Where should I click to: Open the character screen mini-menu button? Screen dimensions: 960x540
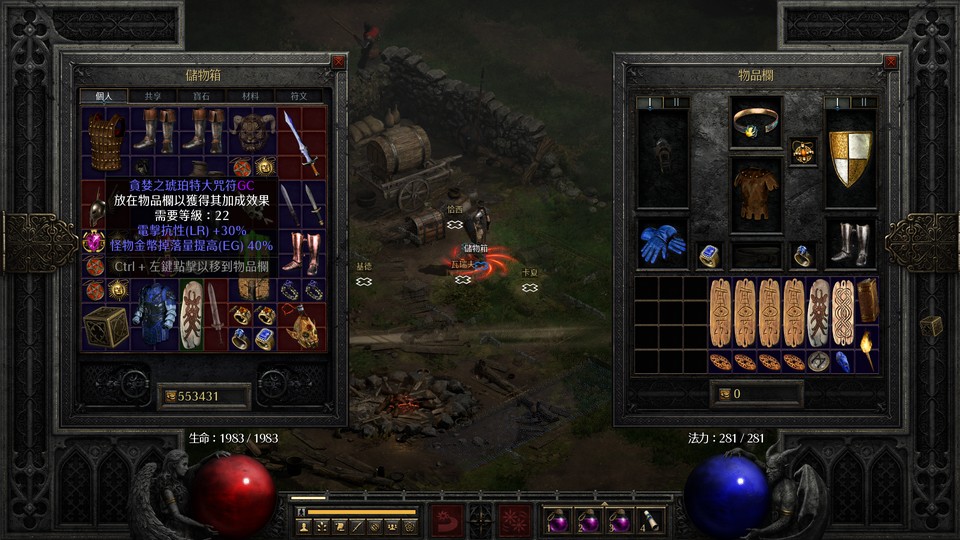click(x=303, y=525)
